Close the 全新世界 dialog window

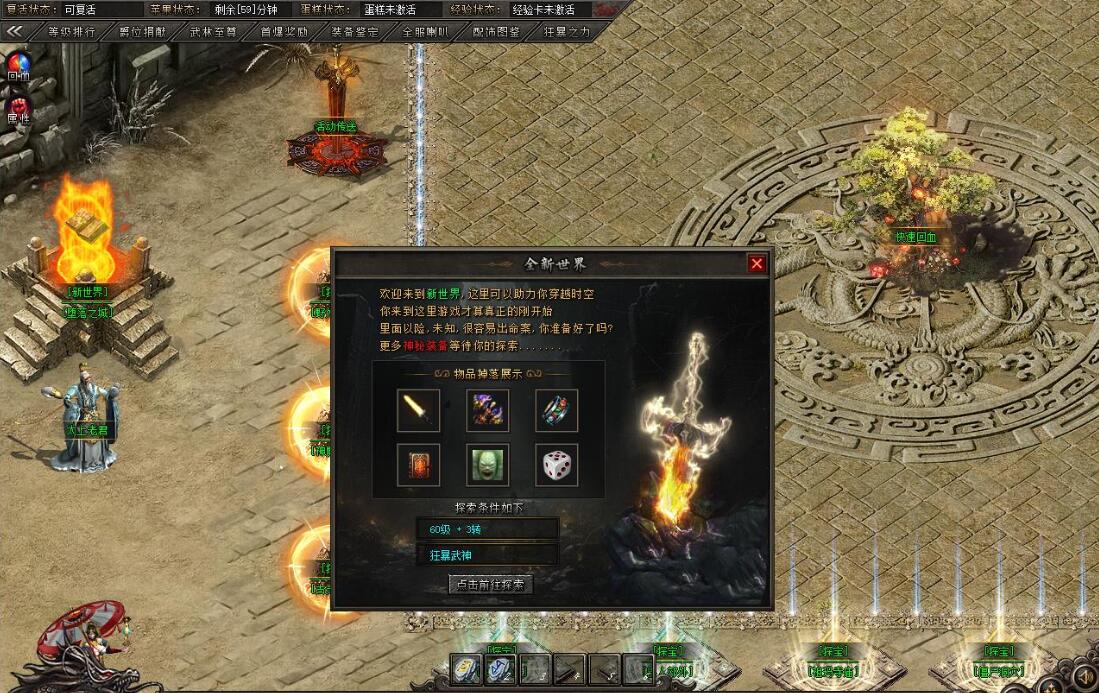pos(757,263)
